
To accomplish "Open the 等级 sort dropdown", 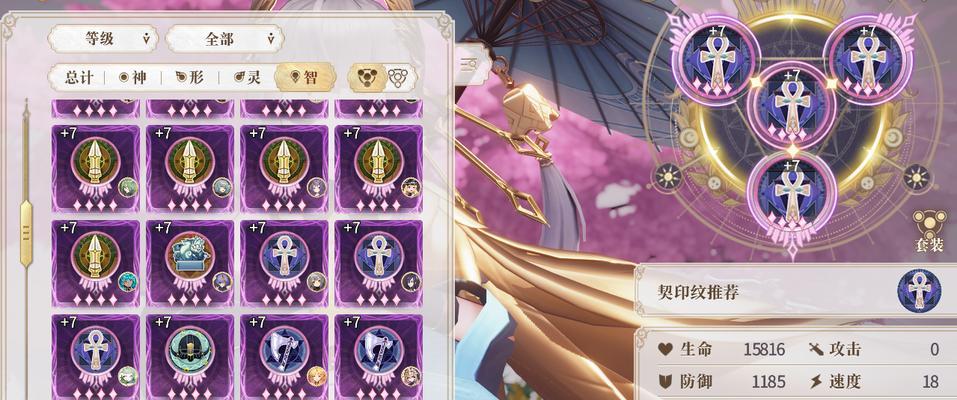I will point(103,39).
